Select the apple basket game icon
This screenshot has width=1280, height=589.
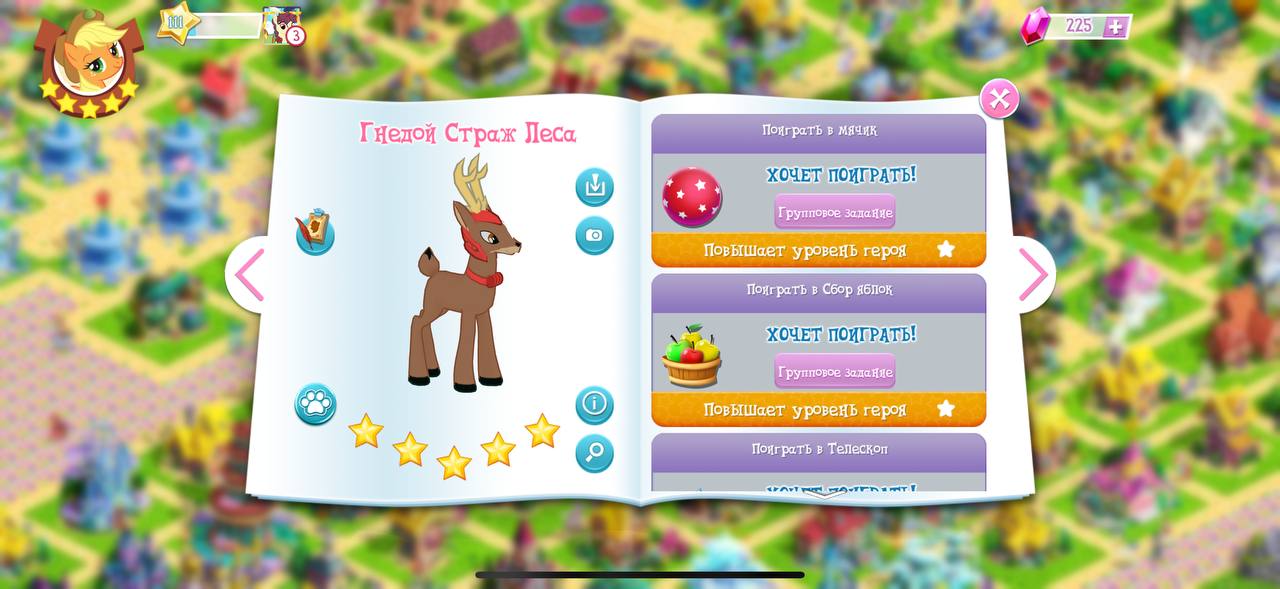click(x=692, y=357)
